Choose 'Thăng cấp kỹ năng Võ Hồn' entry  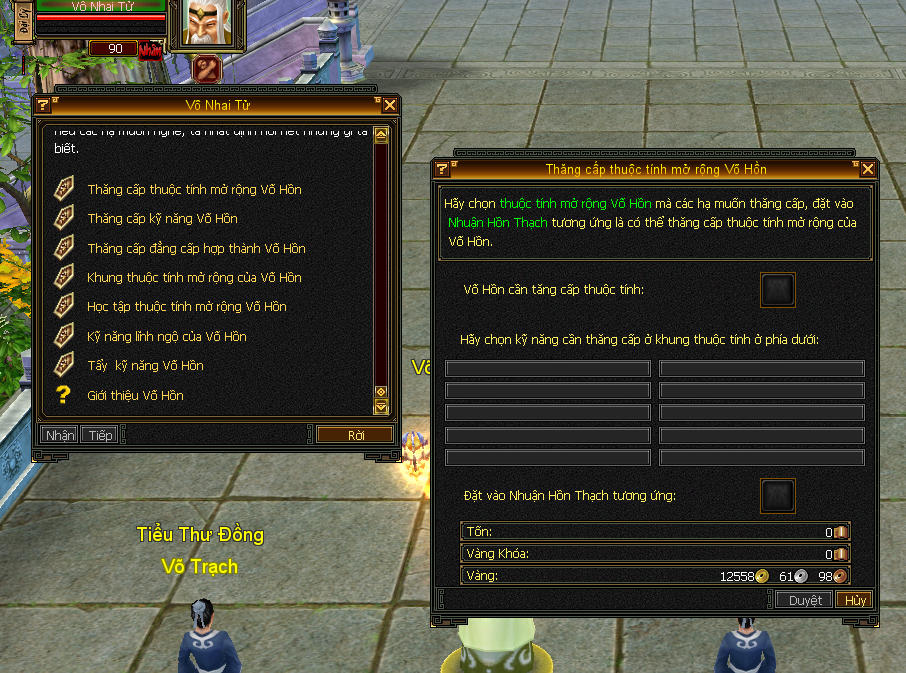pyautogui.click(x=162, y=219)
